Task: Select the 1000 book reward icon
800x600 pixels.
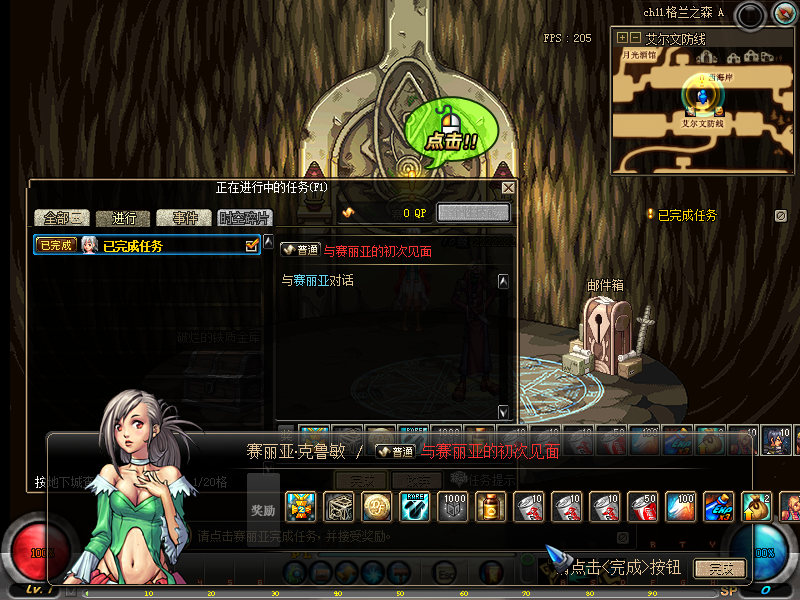Action: pyautogui.click(x=453, y=507)
